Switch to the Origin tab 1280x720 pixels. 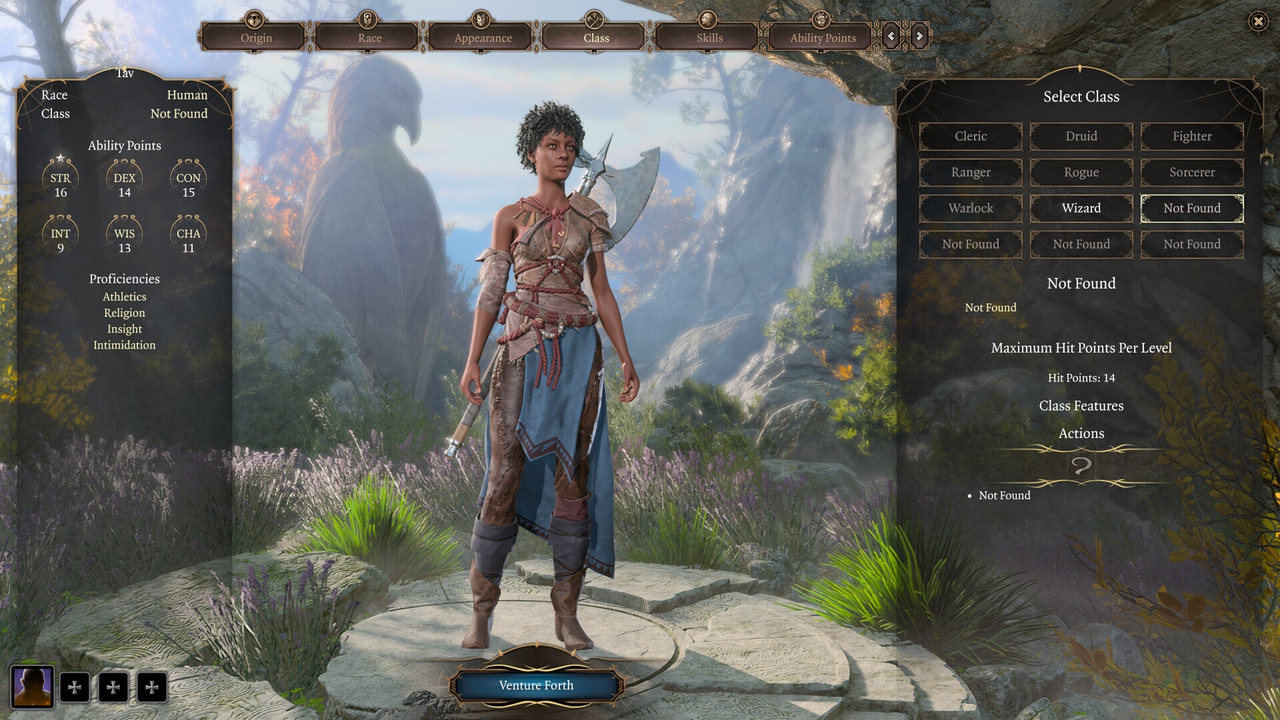pos(256,37)
